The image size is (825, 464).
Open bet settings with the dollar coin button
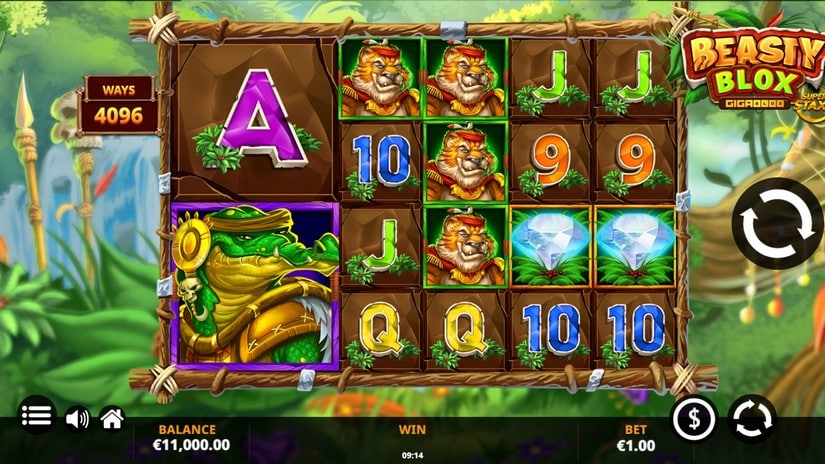pos(694,418)
